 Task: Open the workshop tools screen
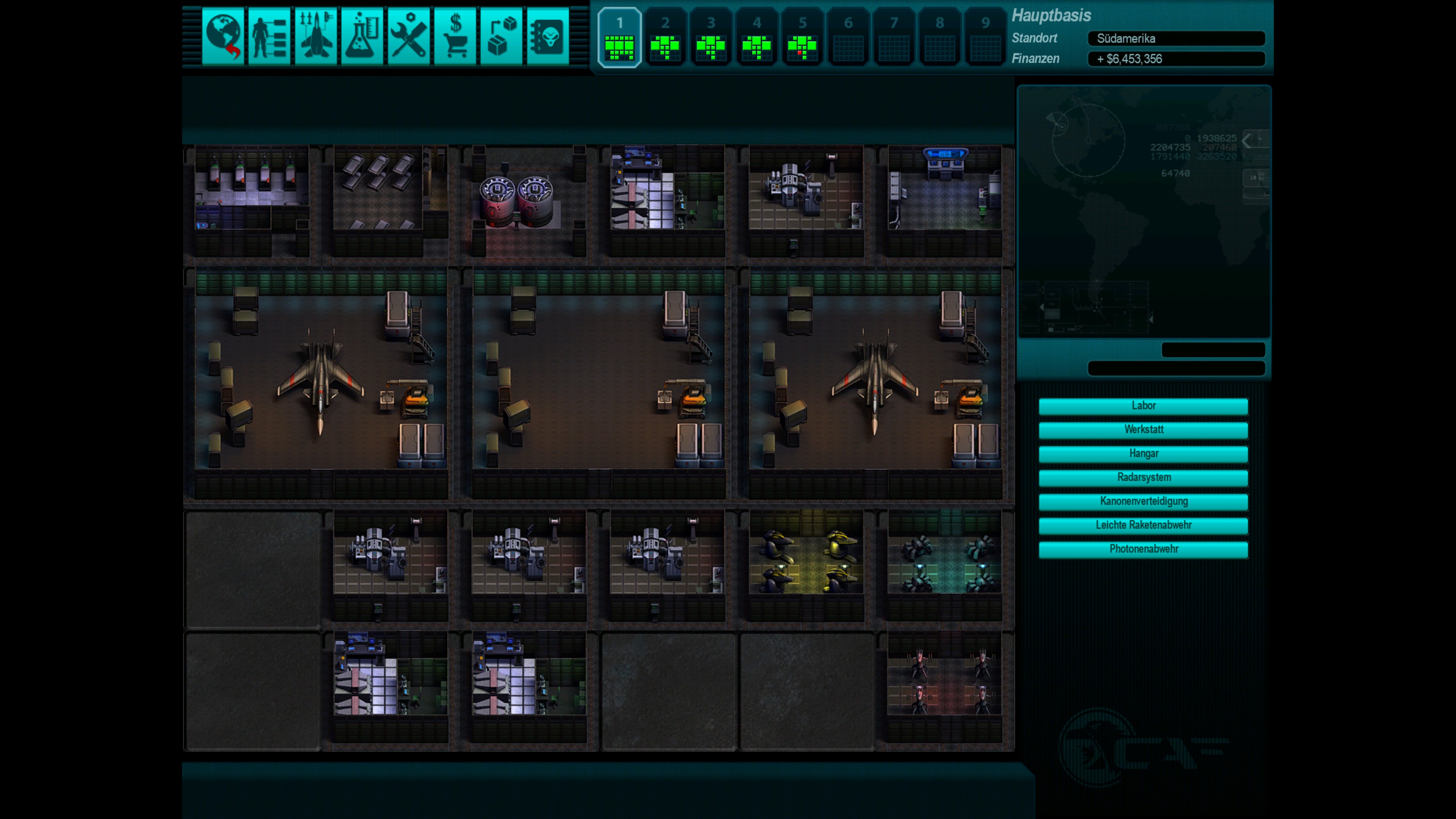[409, 37]
